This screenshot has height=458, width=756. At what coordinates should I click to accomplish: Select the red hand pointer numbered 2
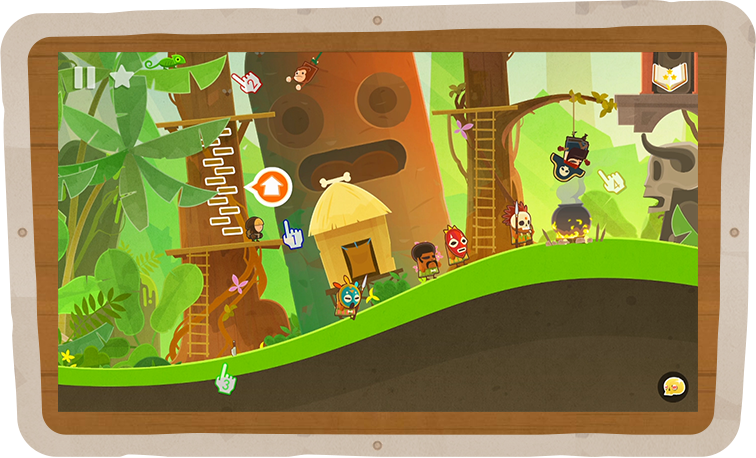click(246, 82)
